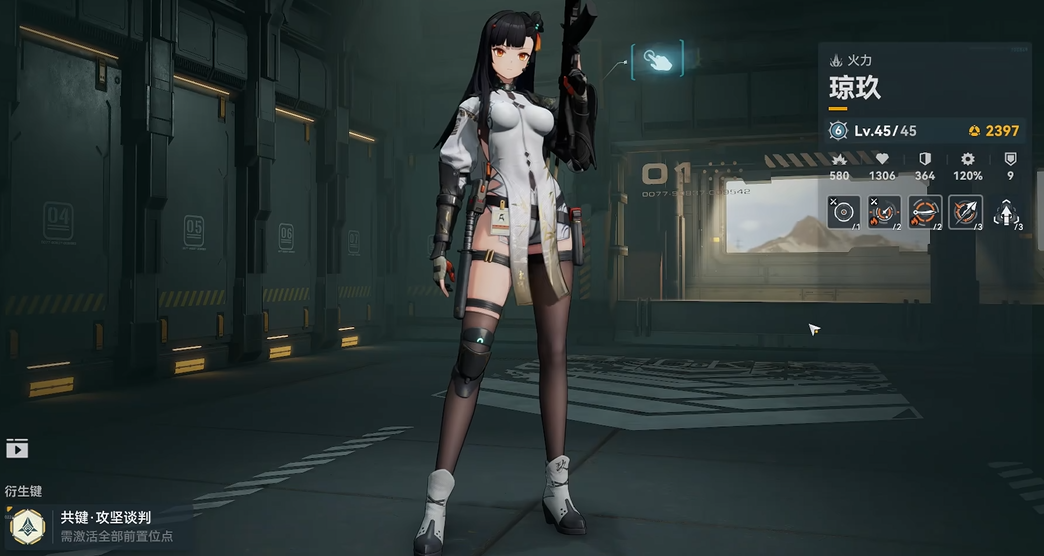Select the upward arrow passive skill icon
Screen dimensions: 1044x556
[x=1006, y=212]
